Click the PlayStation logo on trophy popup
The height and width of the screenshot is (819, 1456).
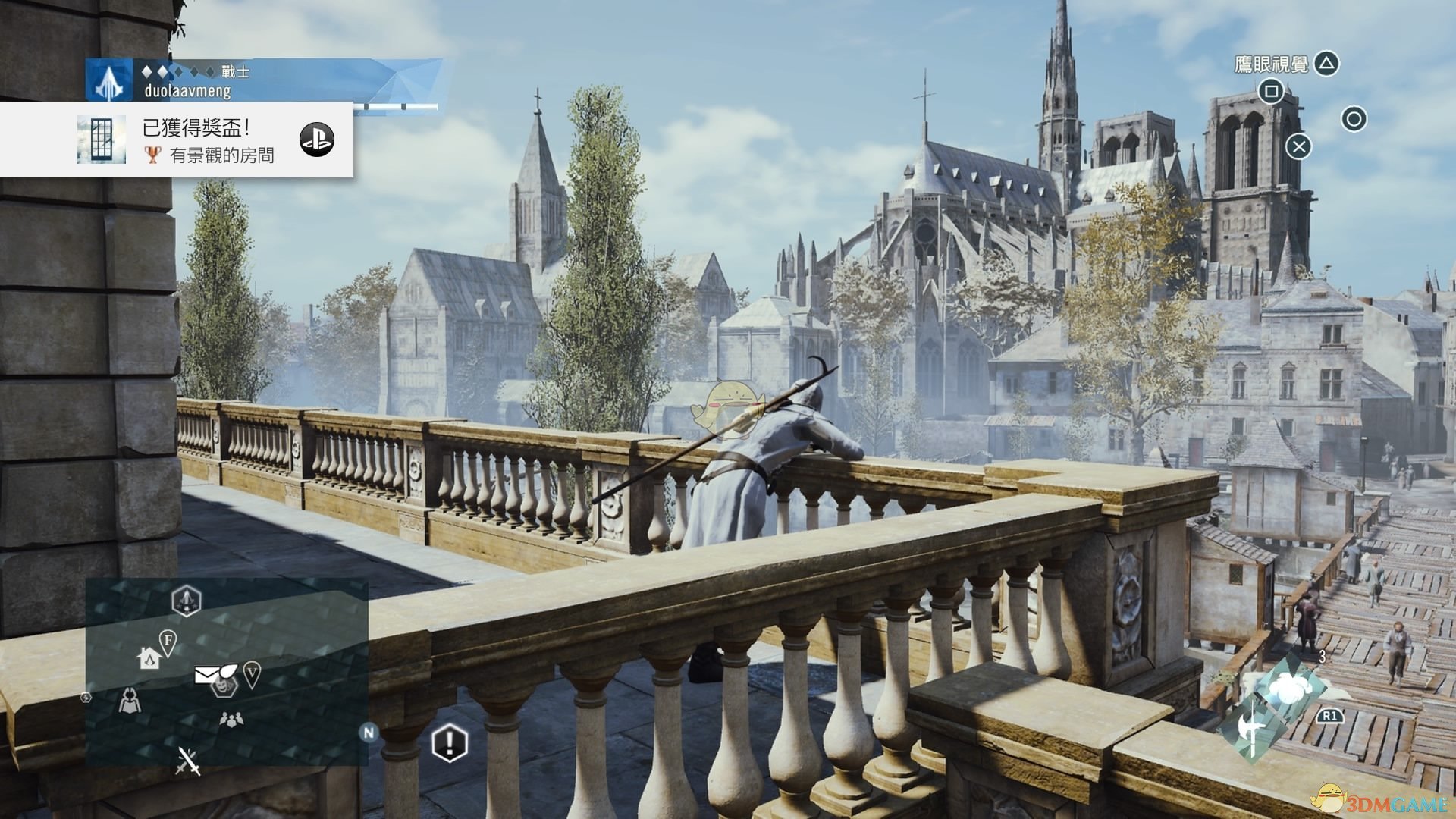tap(317, 140)
